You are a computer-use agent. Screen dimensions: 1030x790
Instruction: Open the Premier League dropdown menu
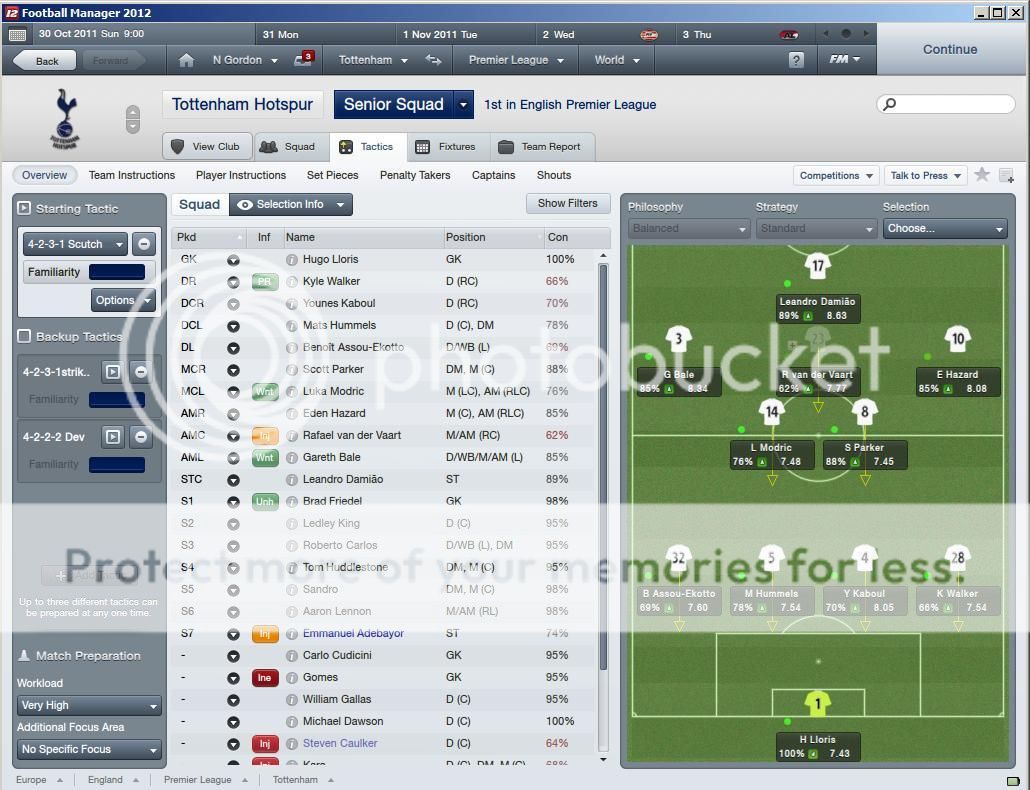(516, 60)
